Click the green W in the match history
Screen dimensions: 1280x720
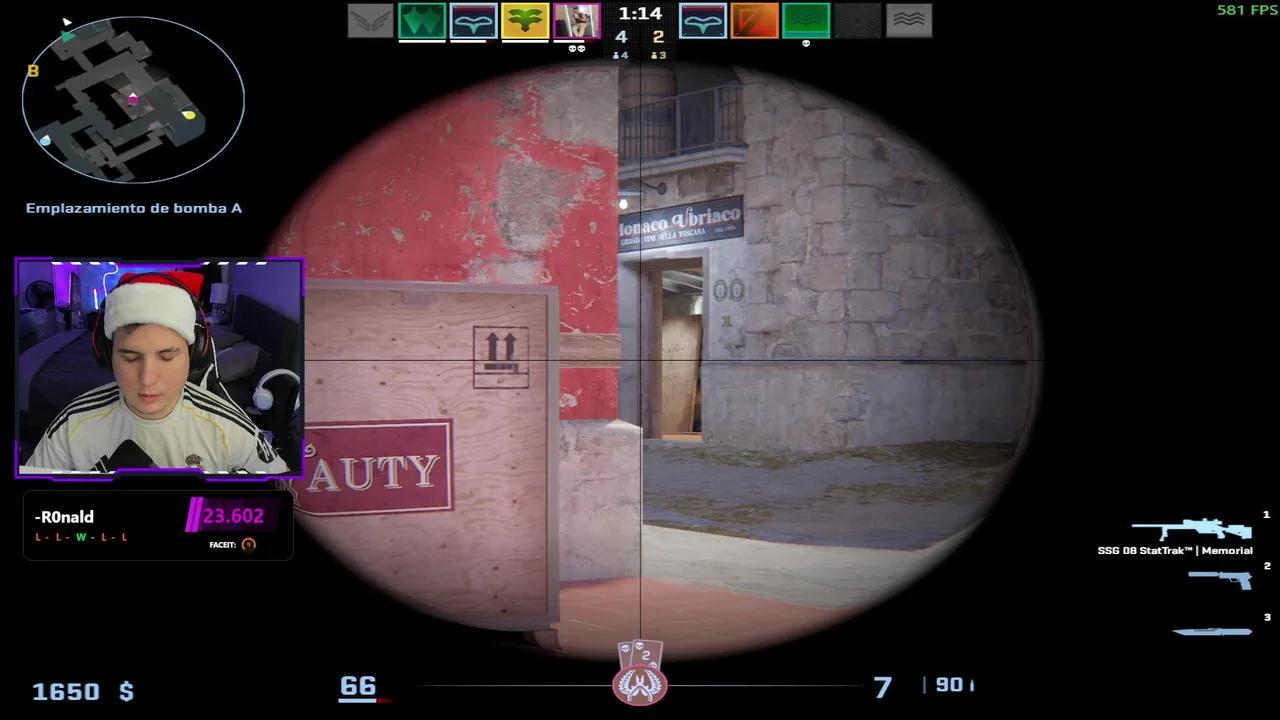click(x=82, y=537)
